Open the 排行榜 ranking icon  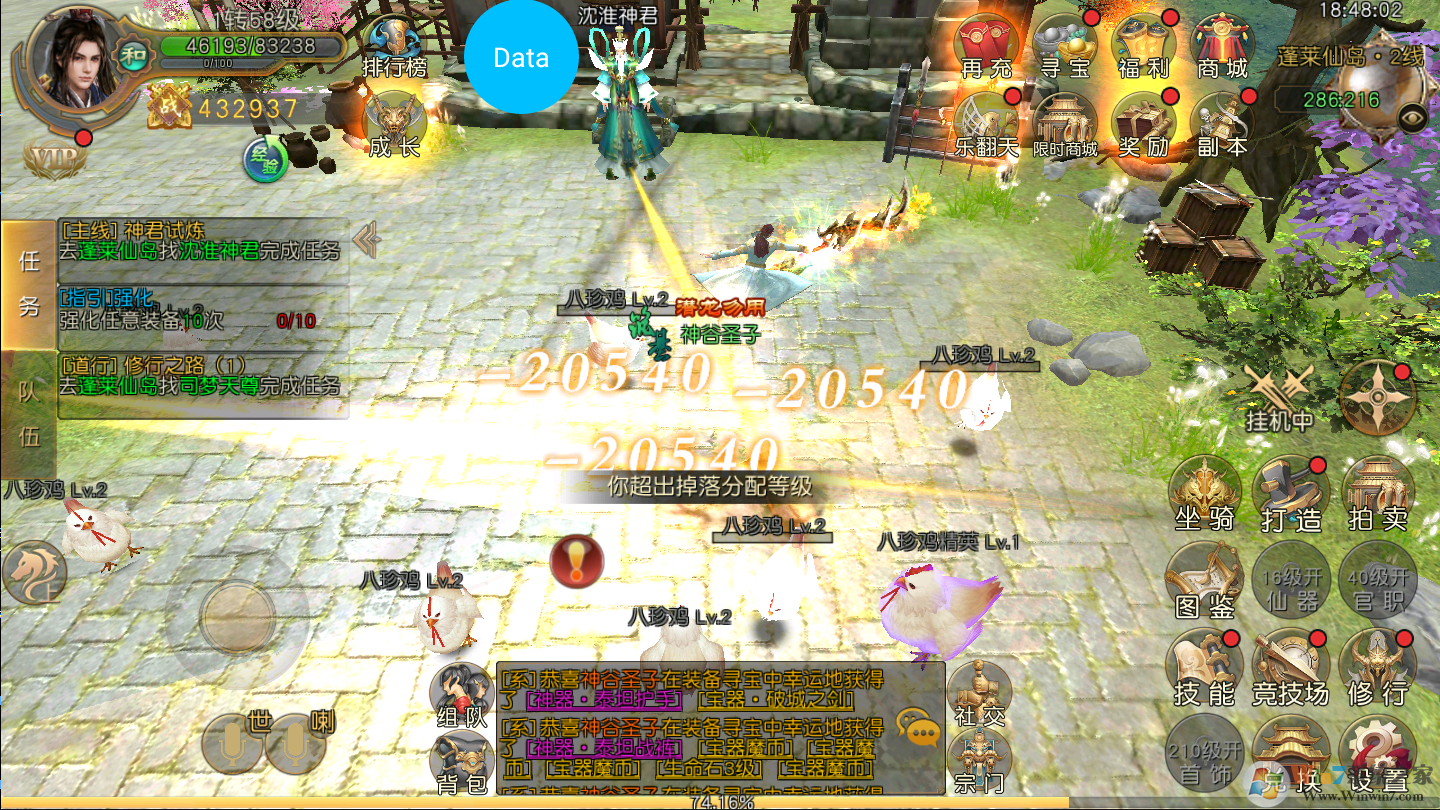(395, 47)
